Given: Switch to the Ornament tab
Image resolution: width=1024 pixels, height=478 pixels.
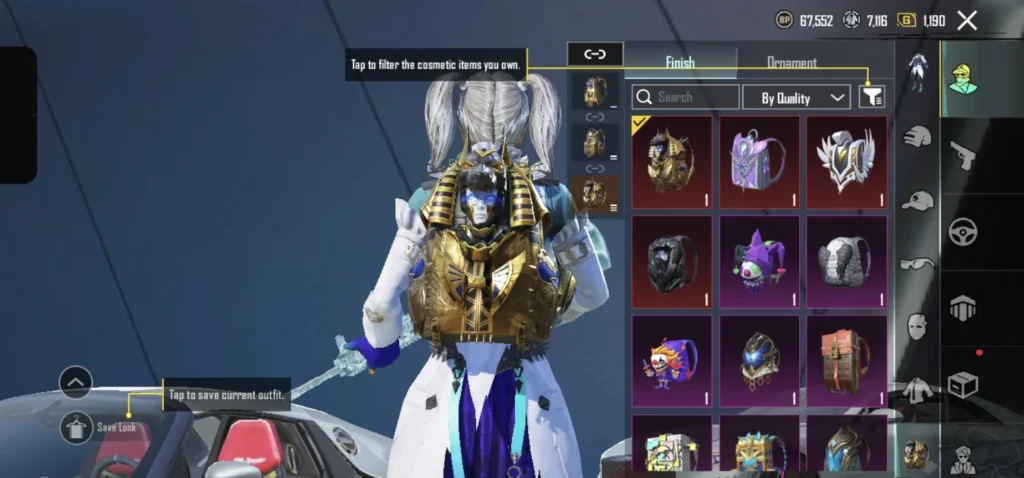Looking at the screenshot, I should tap(791, 63).
